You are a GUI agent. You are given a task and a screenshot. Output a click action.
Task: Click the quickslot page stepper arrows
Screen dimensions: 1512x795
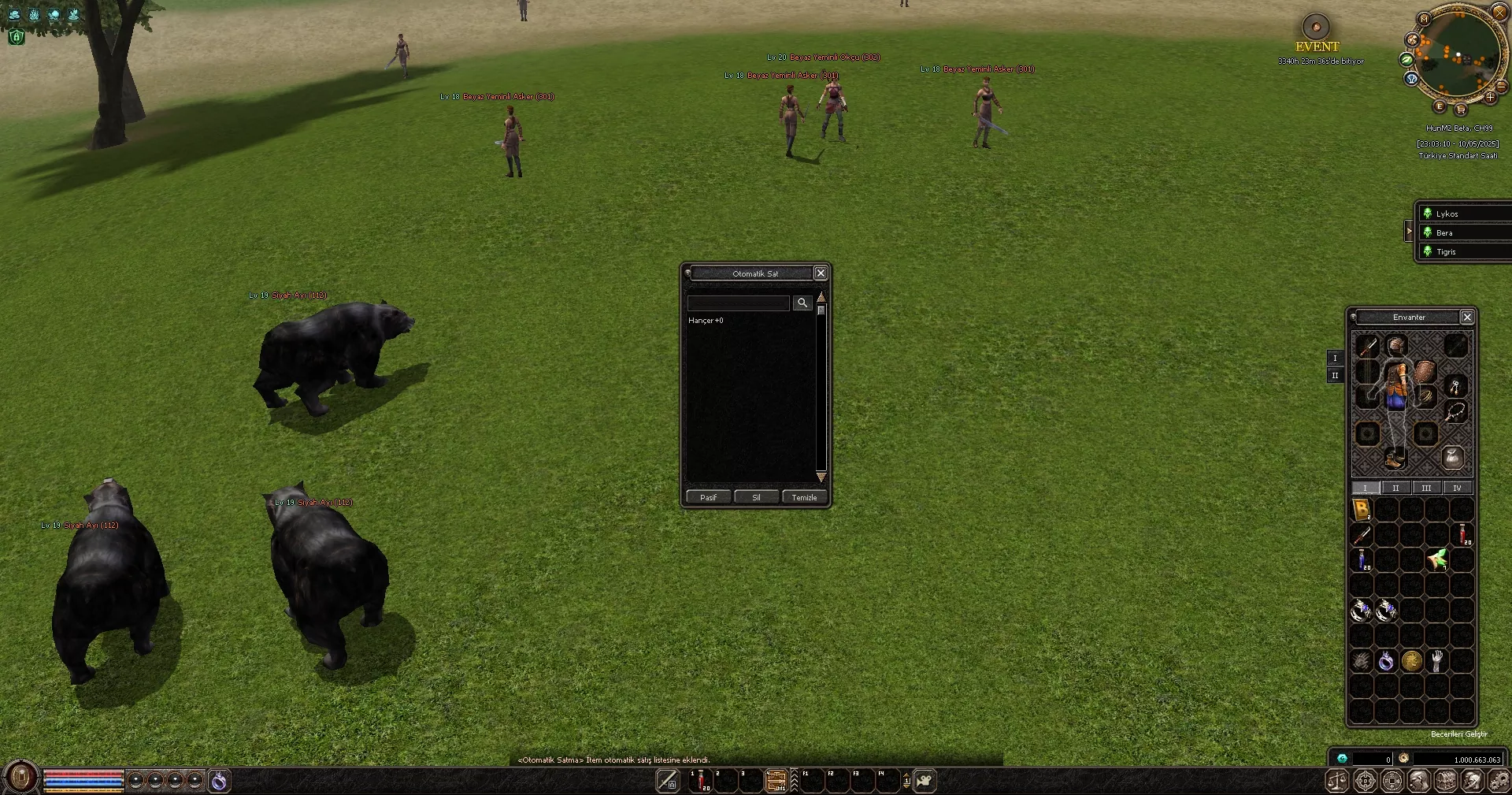[906, 781]
